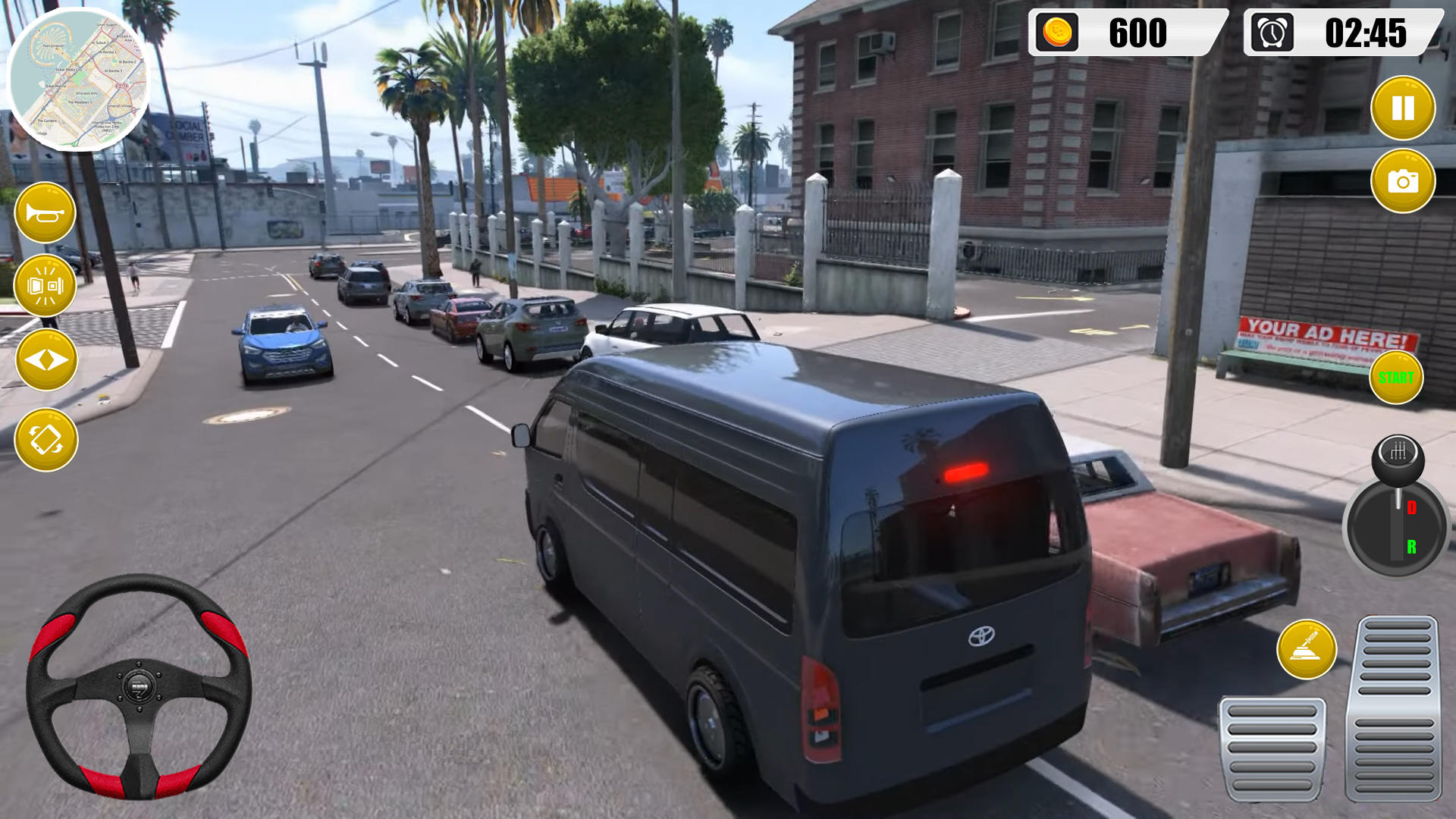
Task: Pause the game
Action: tap(1403, 107)
